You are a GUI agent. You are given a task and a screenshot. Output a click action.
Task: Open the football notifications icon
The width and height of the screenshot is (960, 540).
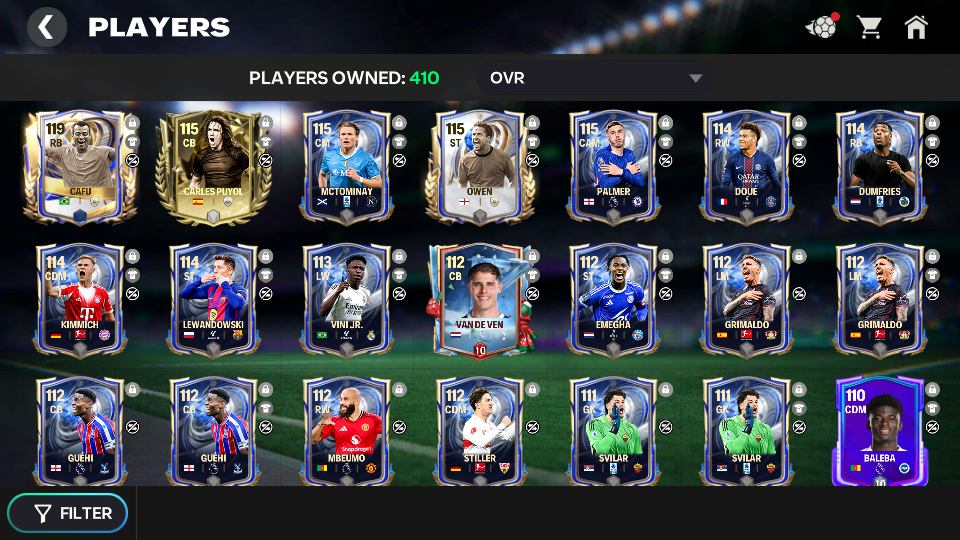(x=821, y=27)
